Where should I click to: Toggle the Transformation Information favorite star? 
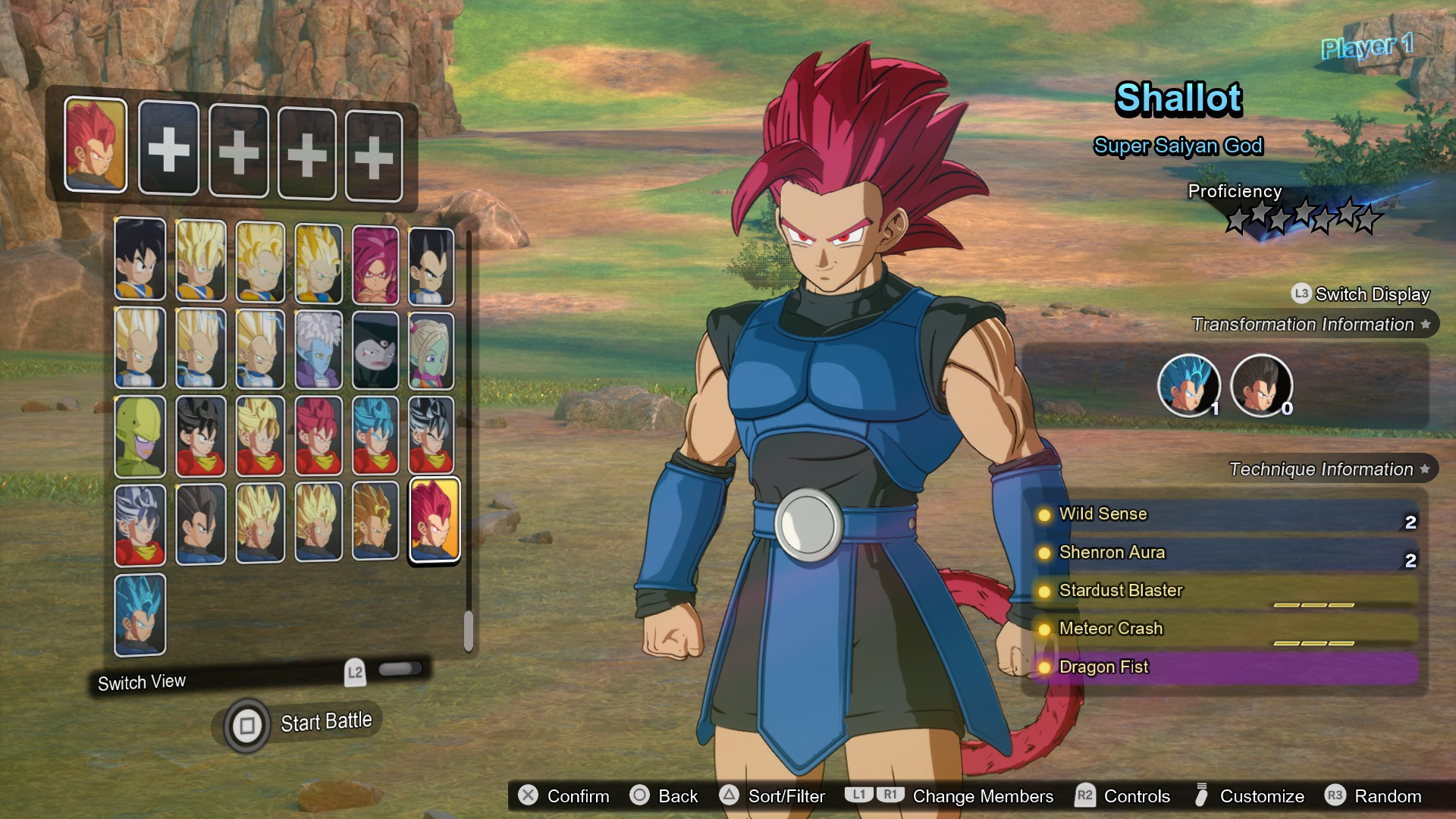(1424, 325)
